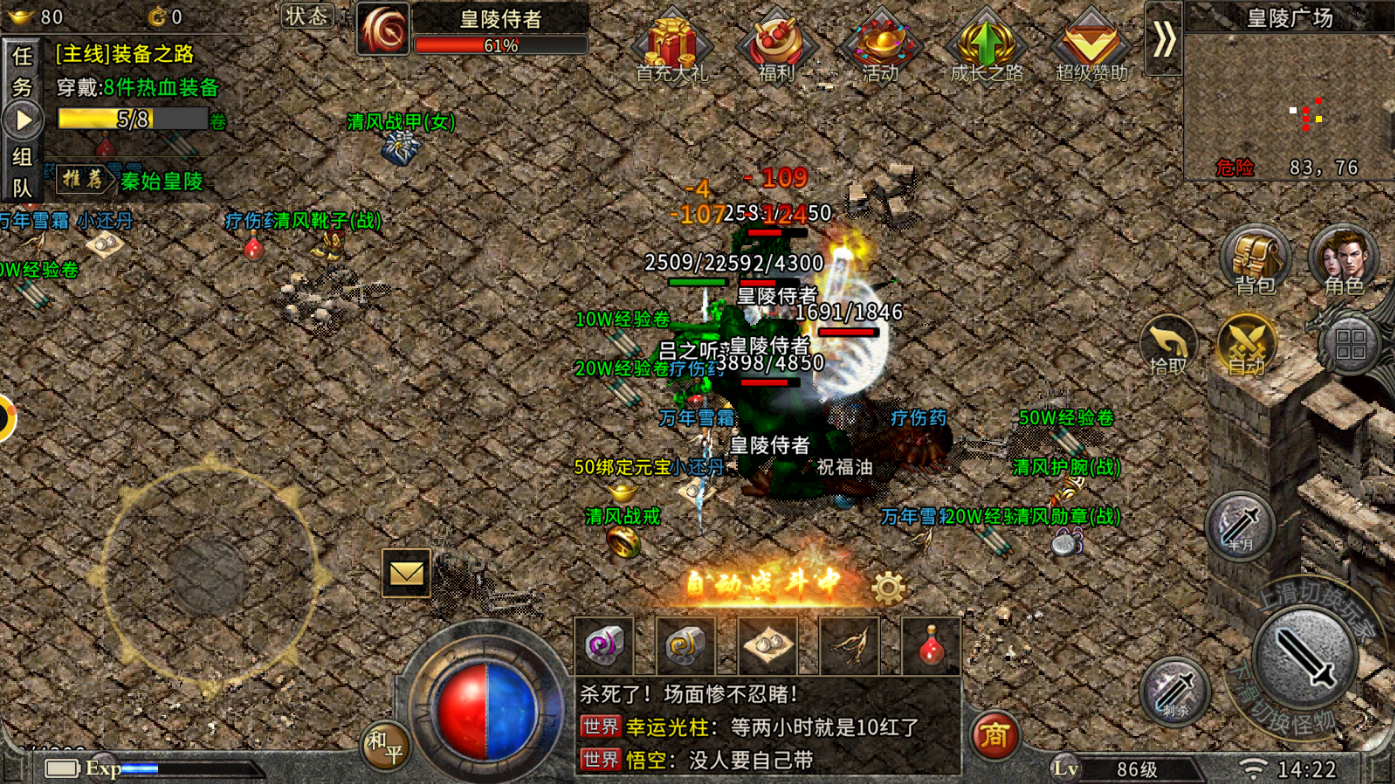This screenshot has width=1395, height=784.
Task: Collapse the top icon bar arrow
Action: point(1164,40)
